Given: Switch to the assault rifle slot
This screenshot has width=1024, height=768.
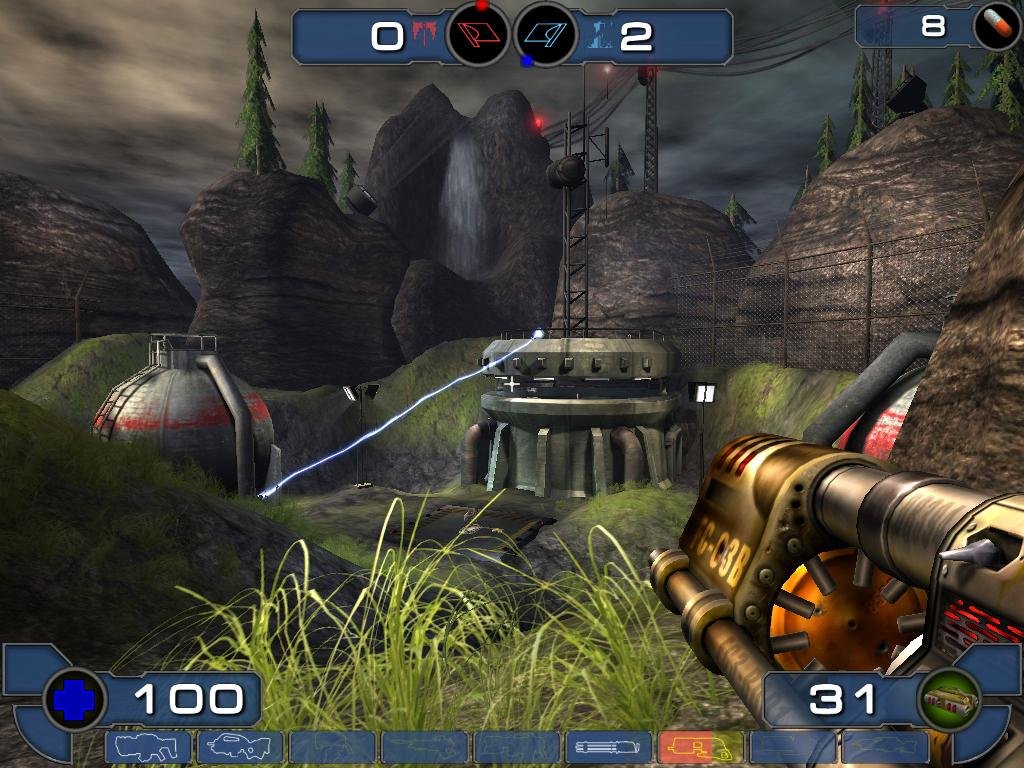Looking at the screenshot, I should tap(240, 747).
